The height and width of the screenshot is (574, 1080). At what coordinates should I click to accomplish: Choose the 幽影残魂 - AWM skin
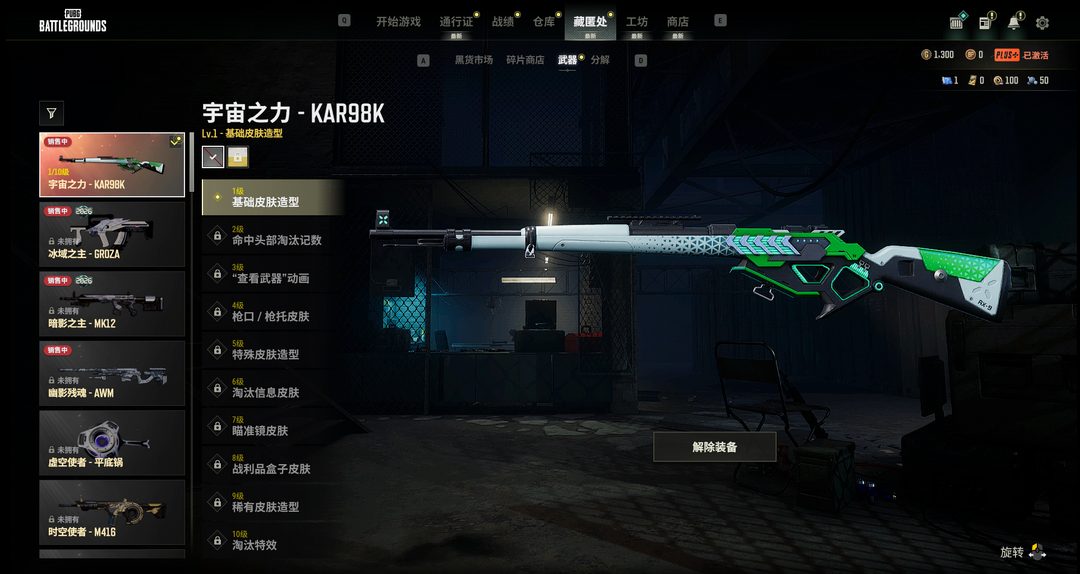coord(112,373)
